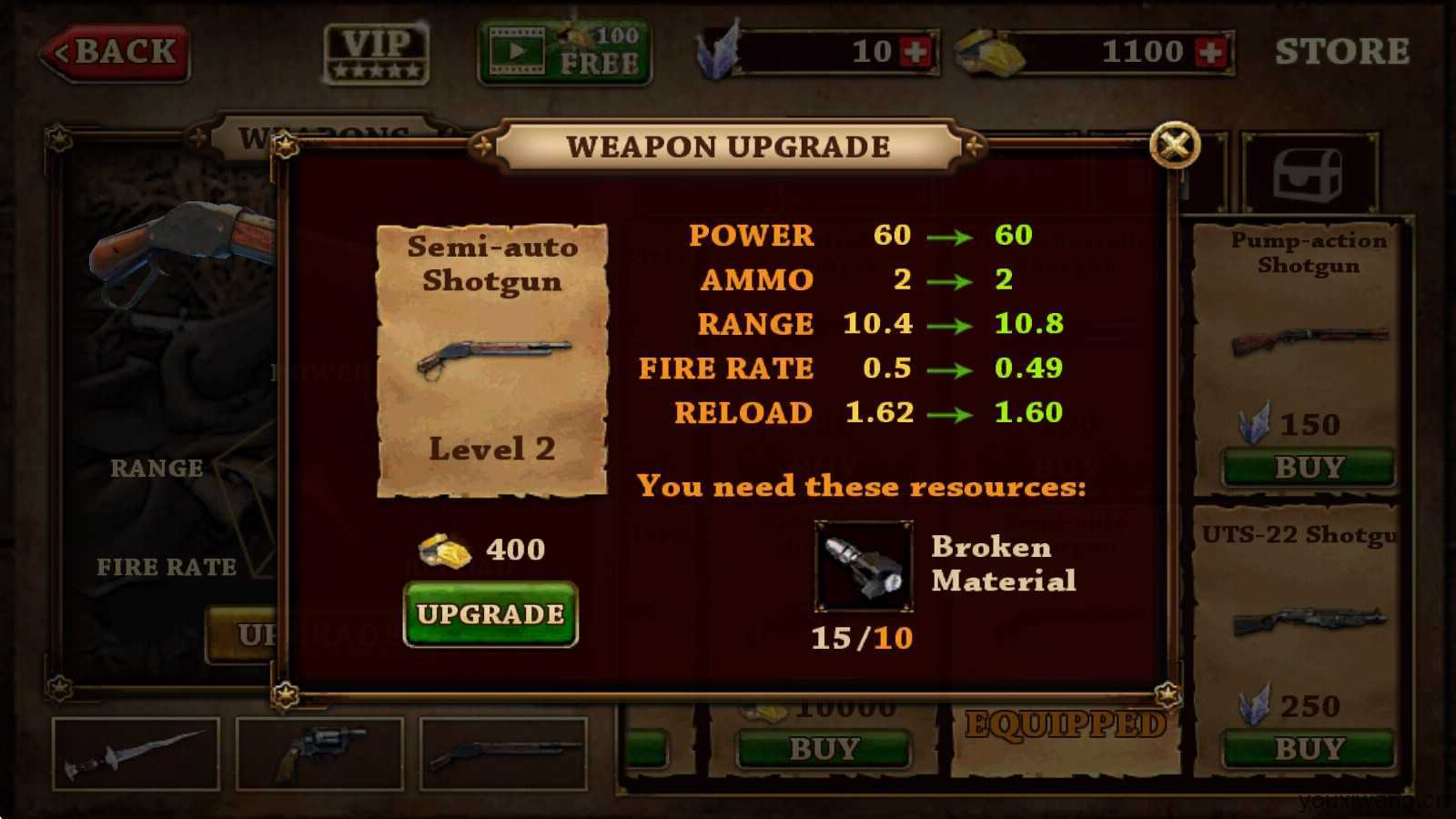Open the VIP stars panel
Screen dimensions: 1456x819
[x=377, y=53]
